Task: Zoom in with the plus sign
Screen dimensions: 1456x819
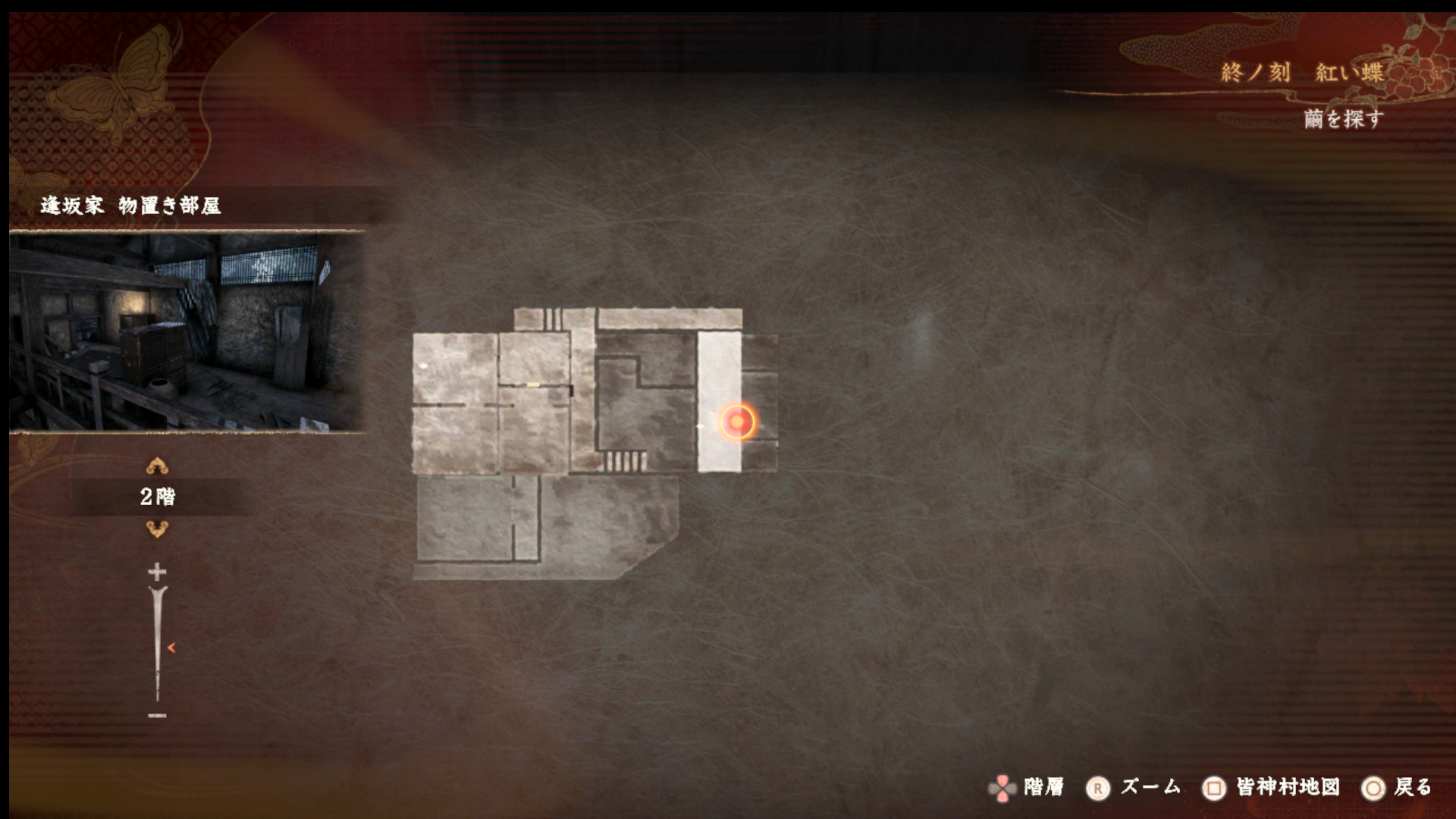Action: tap(157, 571)
